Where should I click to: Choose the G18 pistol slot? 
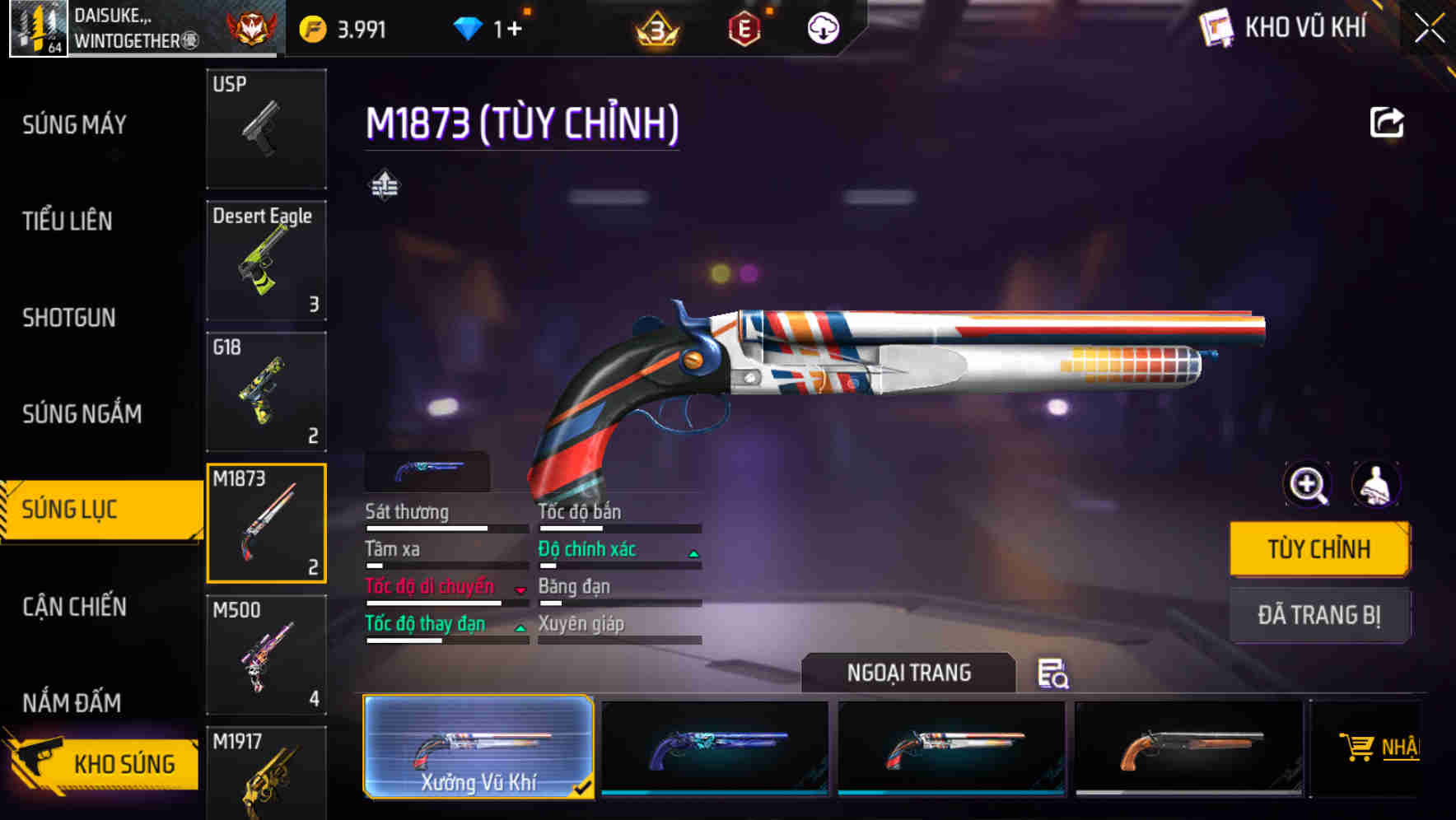pyautogui.click(x=266, y=392)
